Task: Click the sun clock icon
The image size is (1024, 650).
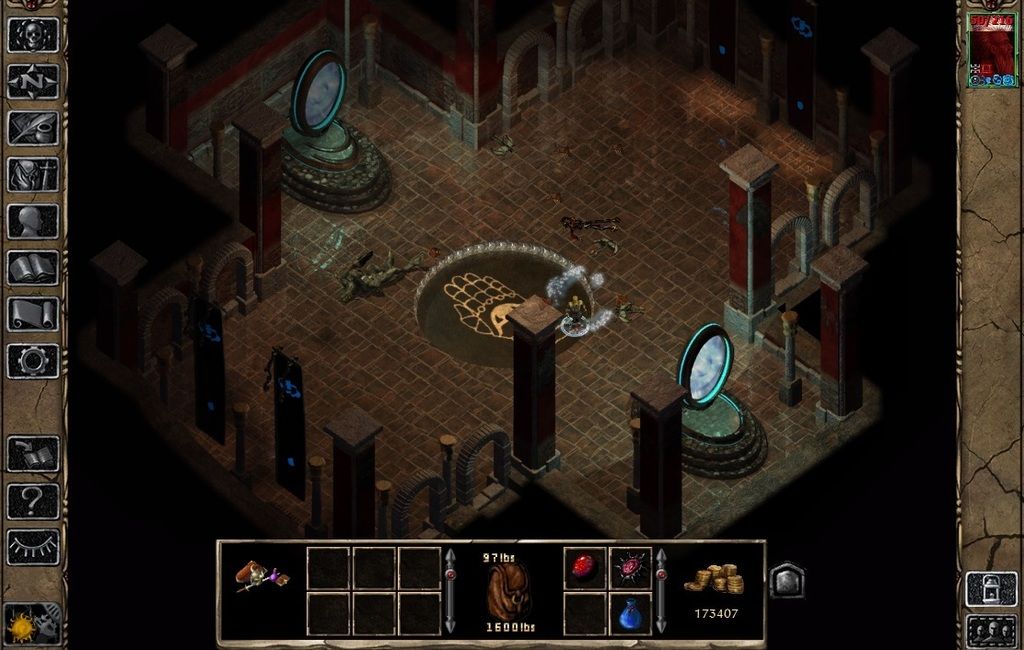Action: coord(22,626)
